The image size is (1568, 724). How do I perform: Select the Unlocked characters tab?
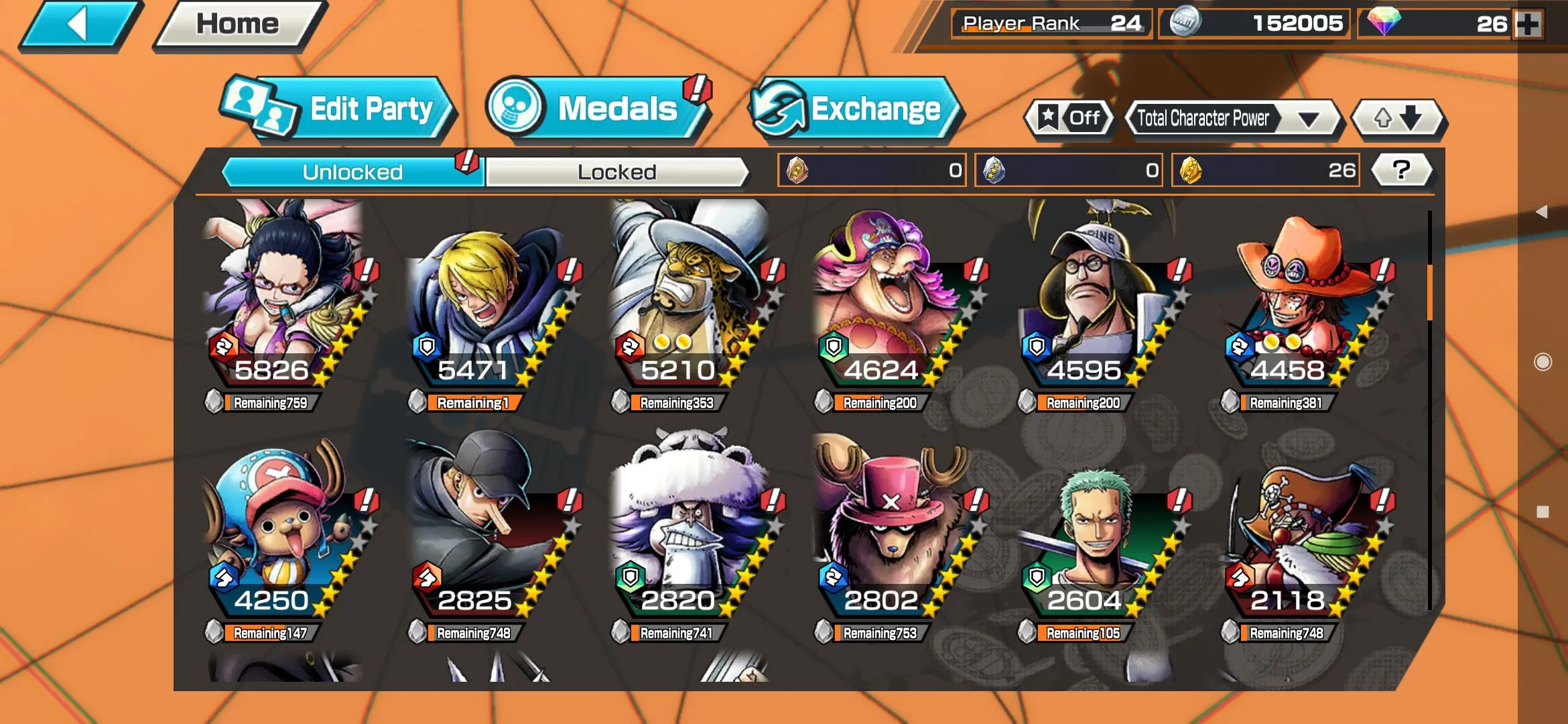(352, 172)
